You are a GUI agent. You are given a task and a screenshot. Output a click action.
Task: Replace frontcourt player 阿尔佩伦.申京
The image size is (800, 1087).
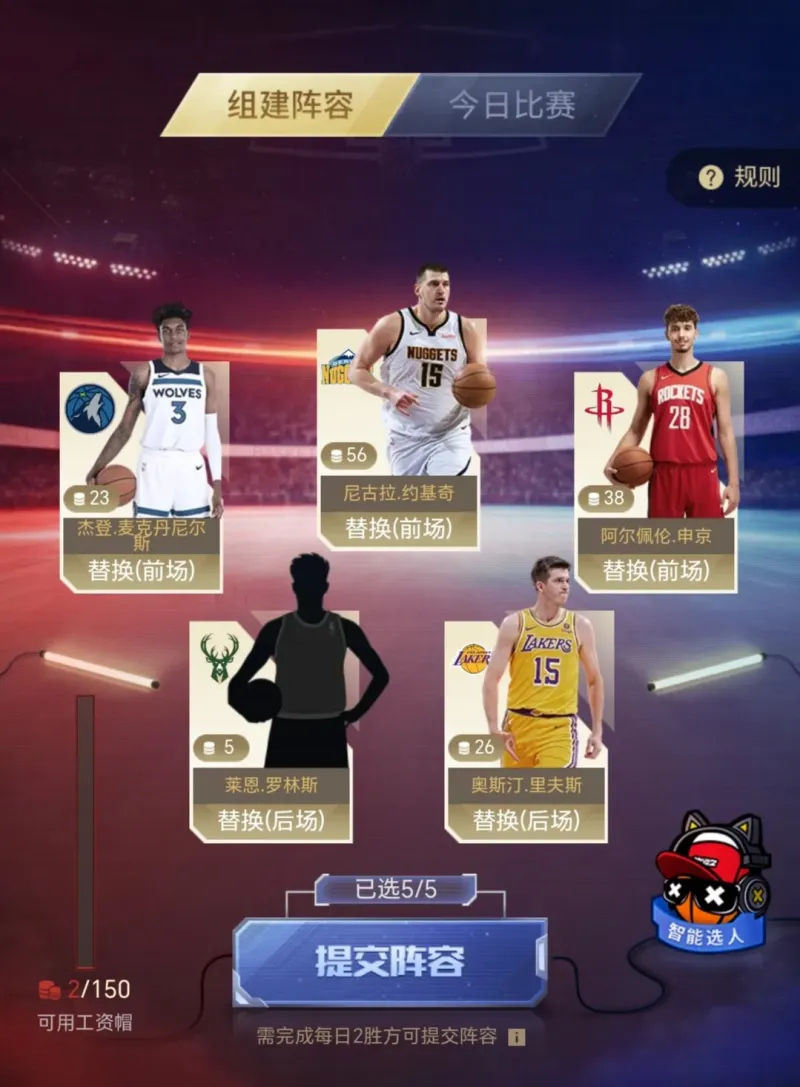pyautogui.click(x=656, y=571)
